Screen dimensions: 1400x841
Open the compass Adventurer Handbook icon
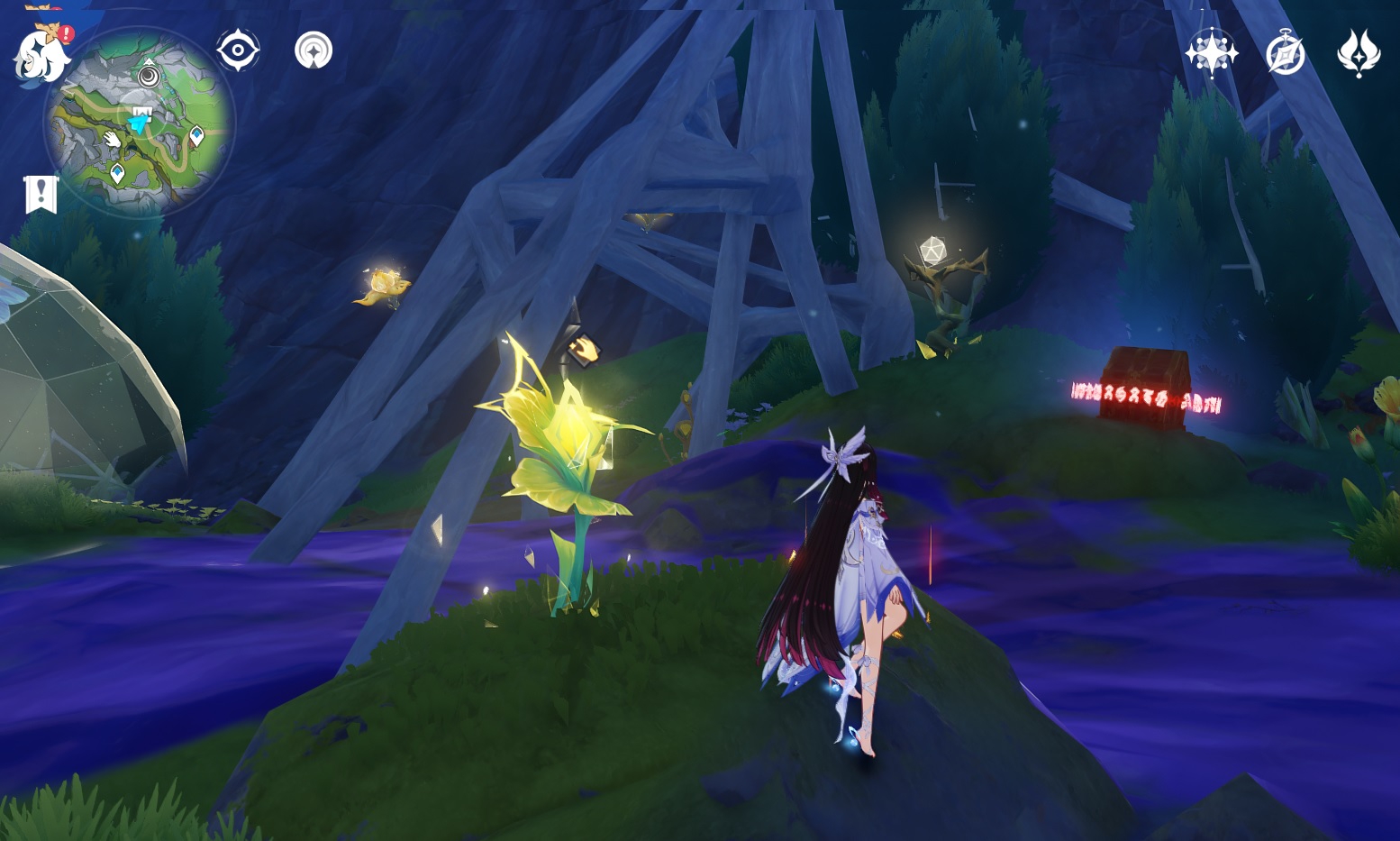[x=1285, y=53]
